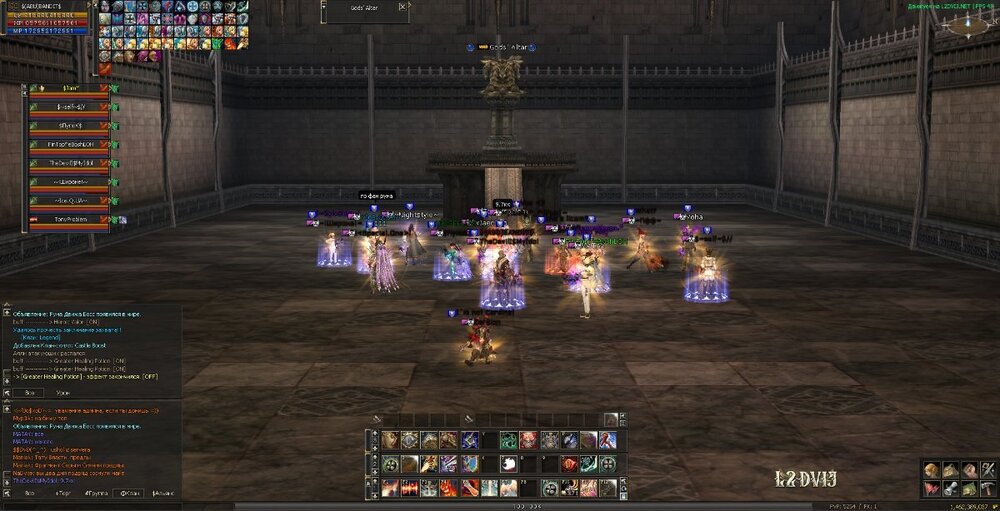Activate the blue lightning sword skill
1000x511 pixels.
(469, 440)
